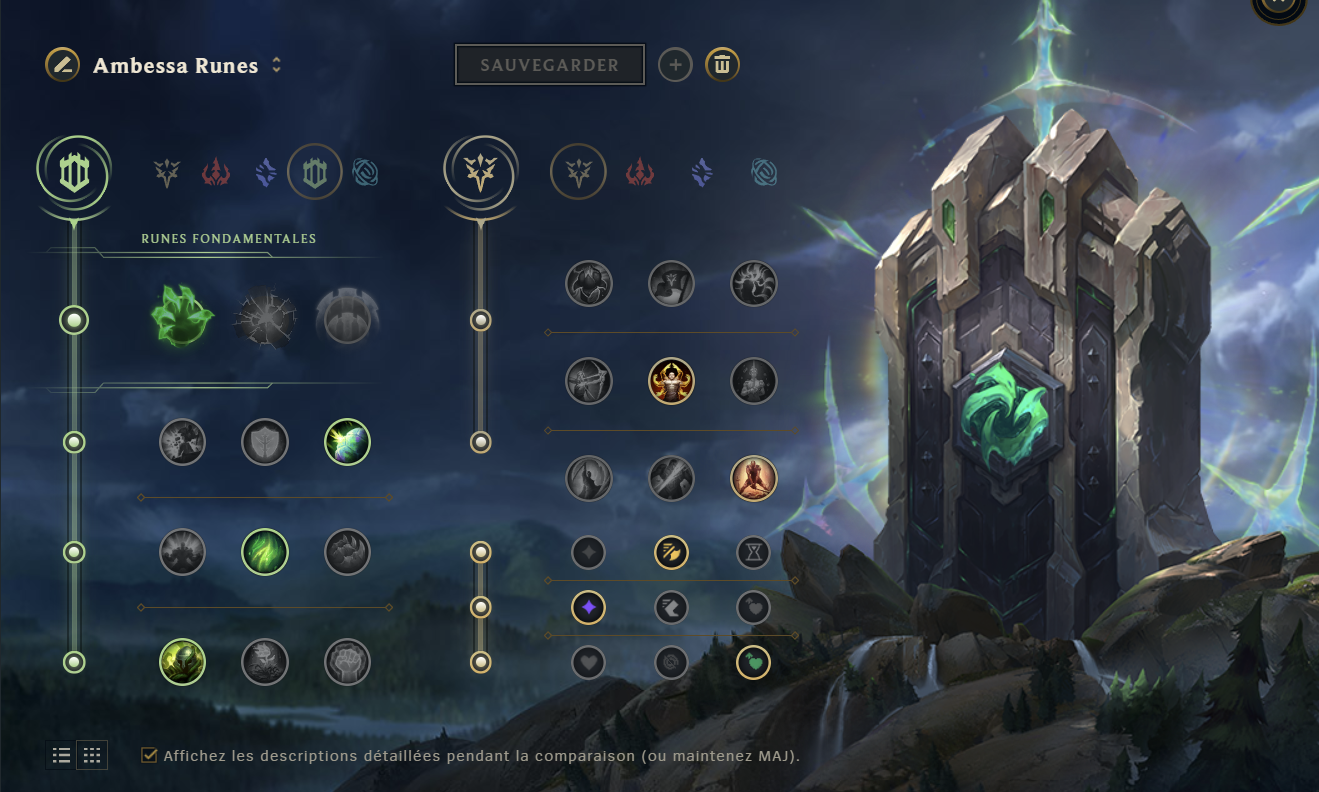Choose the Aftershock keystone rune

click(x=265, y=316)
